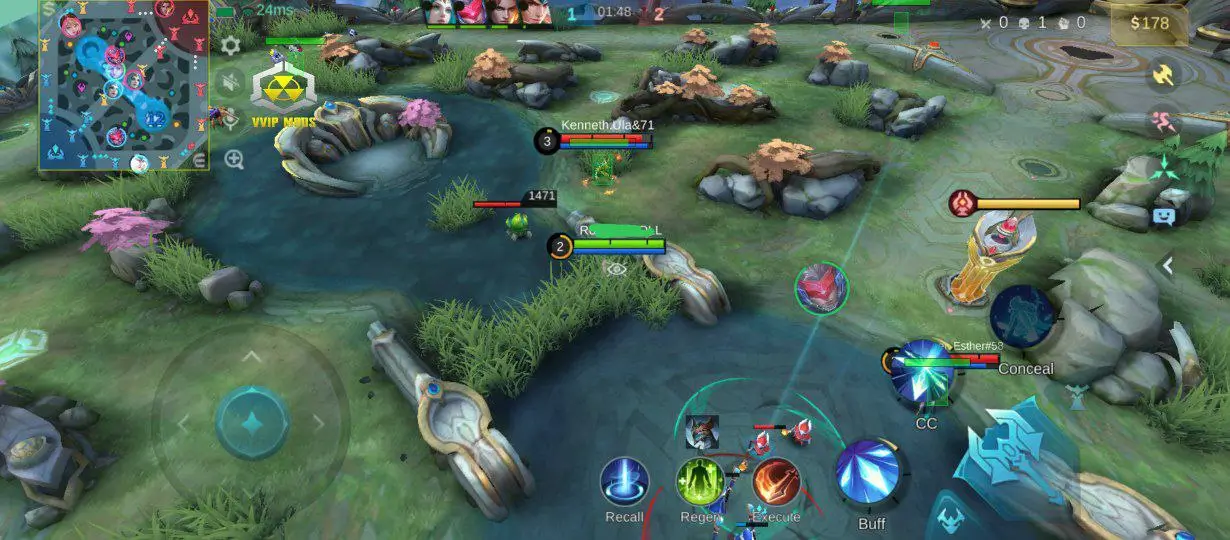Use the Conceal skill
Viewport: 1230px width, 540px height.
pyautogui.click(x=1024, y=319)
